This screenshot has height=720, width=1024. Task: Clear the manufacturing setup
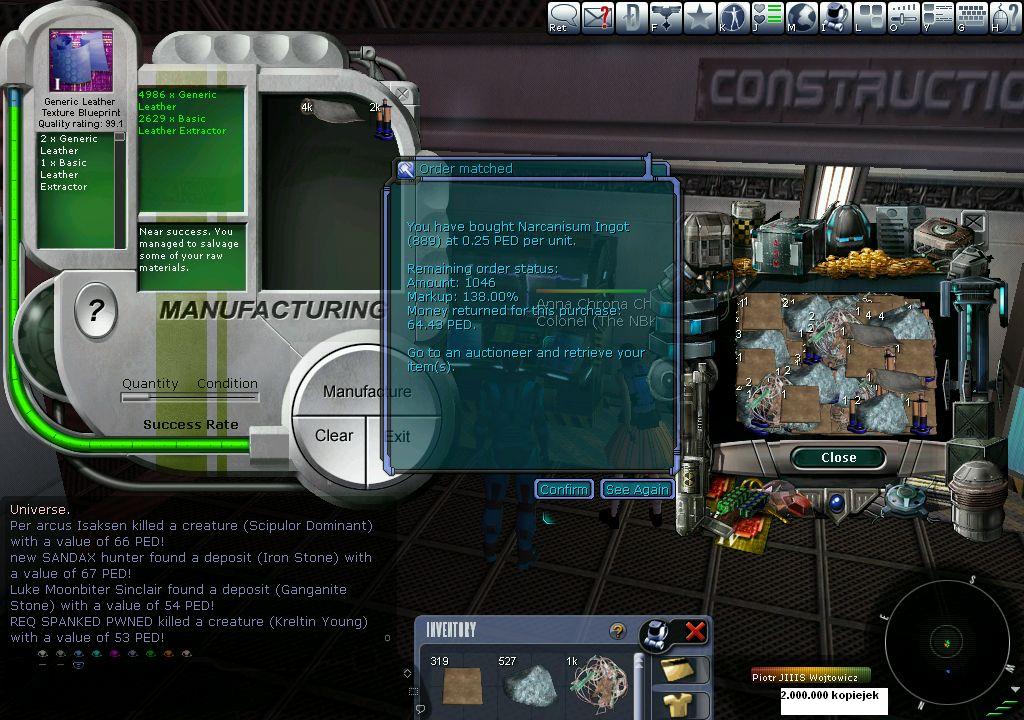tap(333, 436)
